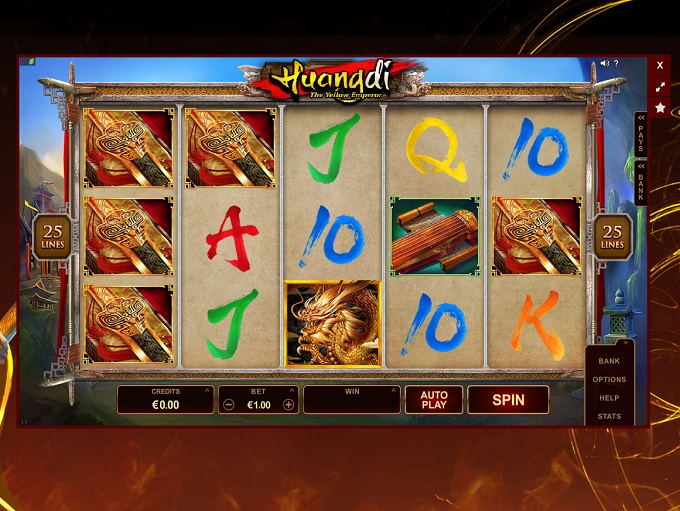680x511 pixels.
Task: Expand the Pays side tab
Action: (x=641, y=133)
